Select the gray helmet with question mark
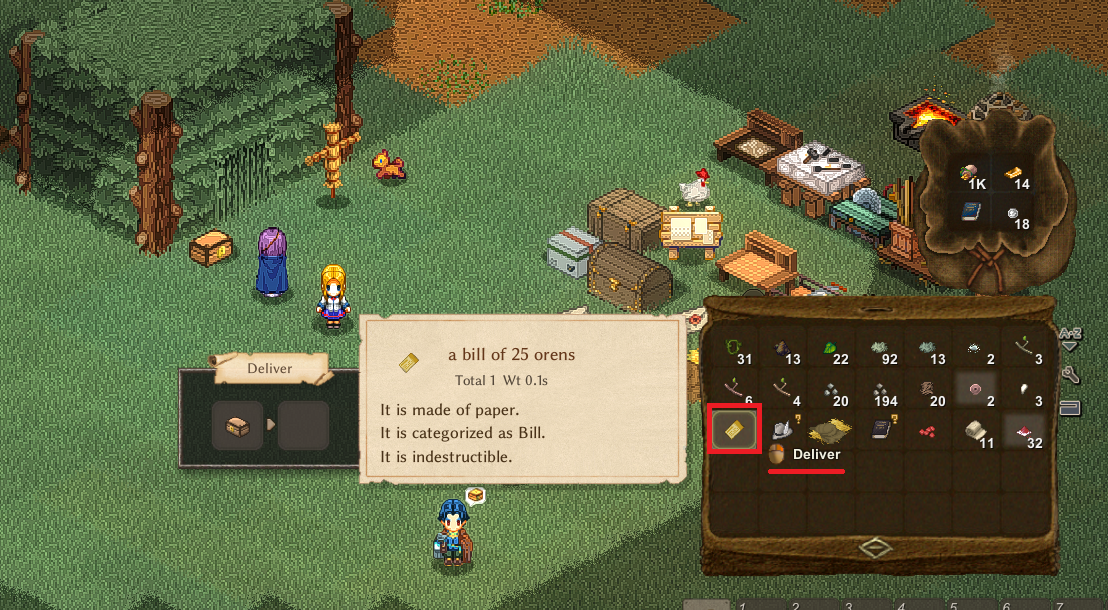 point(781,429)
